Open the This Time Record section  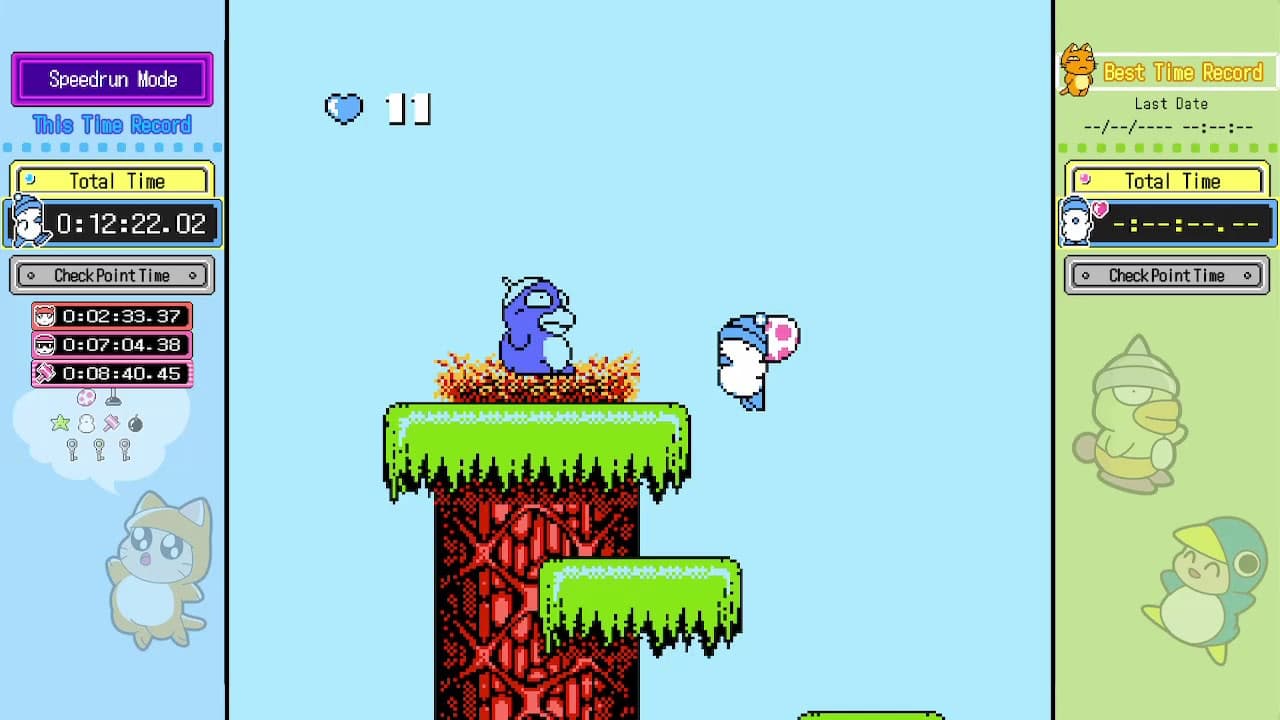pyautogui.click(x=112, y=124)
